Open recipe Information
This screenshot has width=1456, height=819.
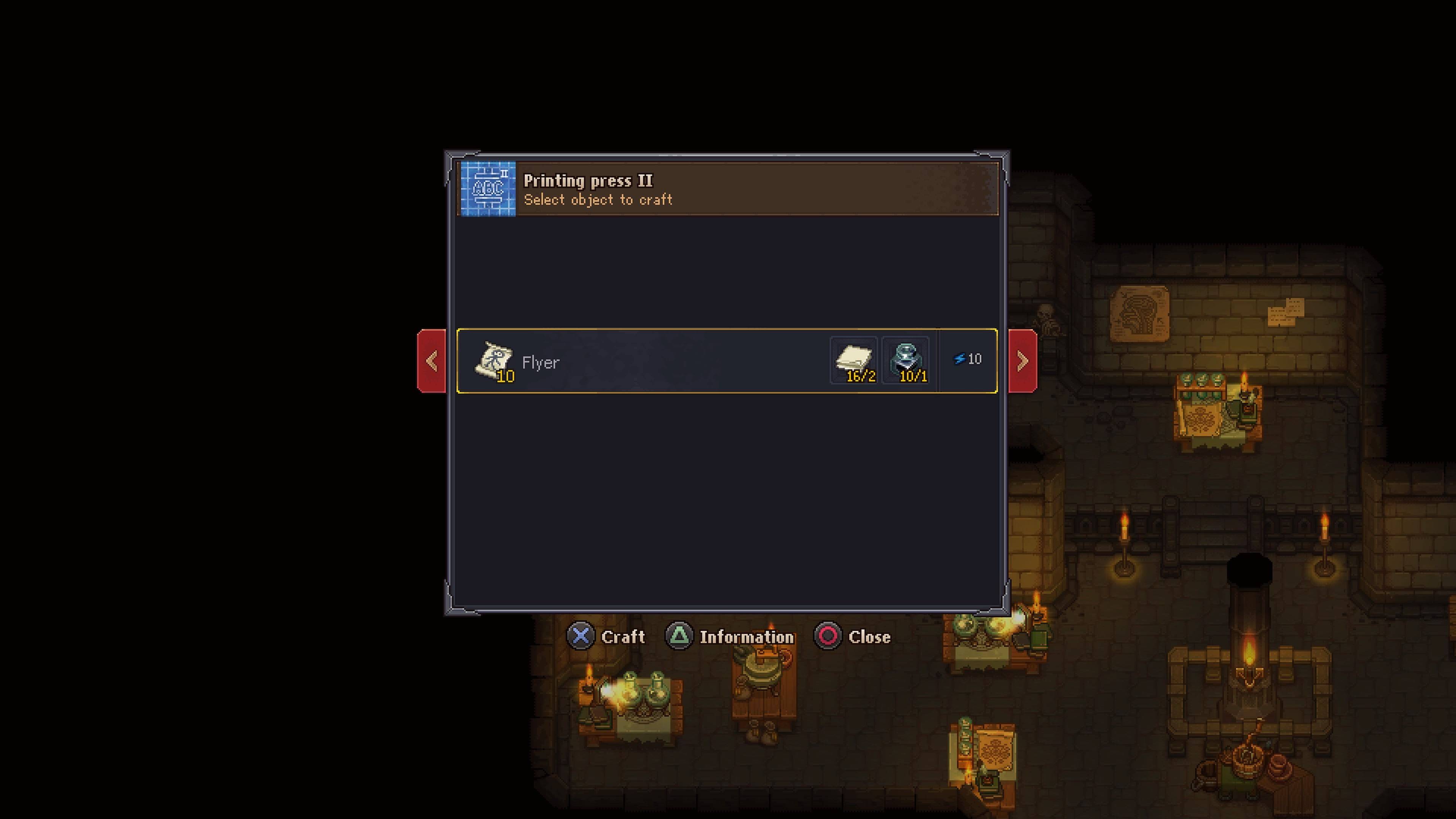pyautogui.click(x=730, y=637)
